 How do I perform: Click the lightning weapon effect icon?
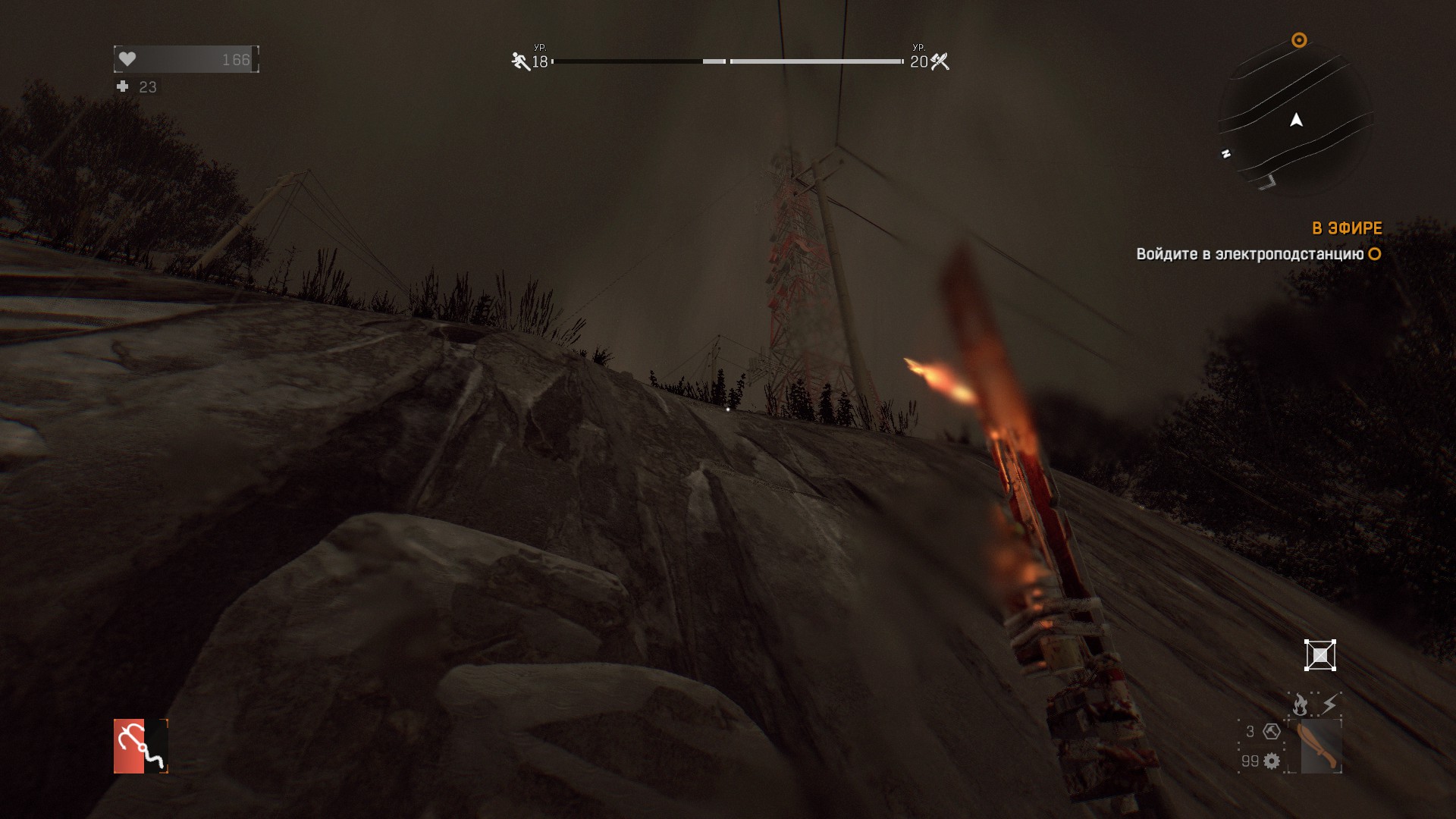(1329, 704)
